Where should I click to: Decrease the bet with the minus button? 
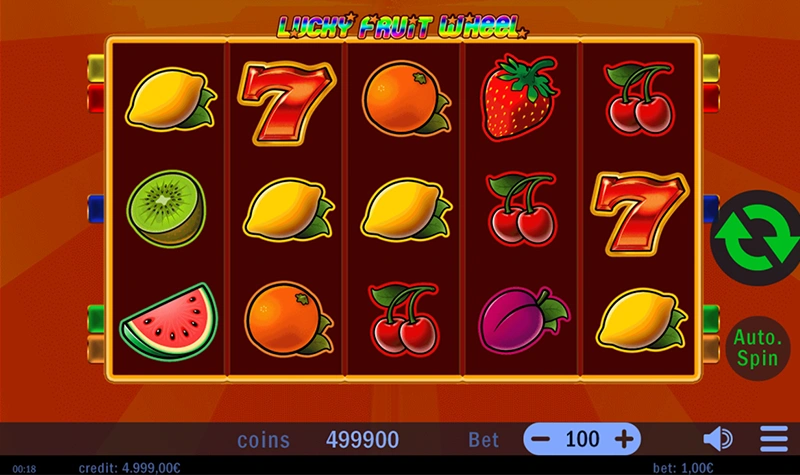[540, 439]
